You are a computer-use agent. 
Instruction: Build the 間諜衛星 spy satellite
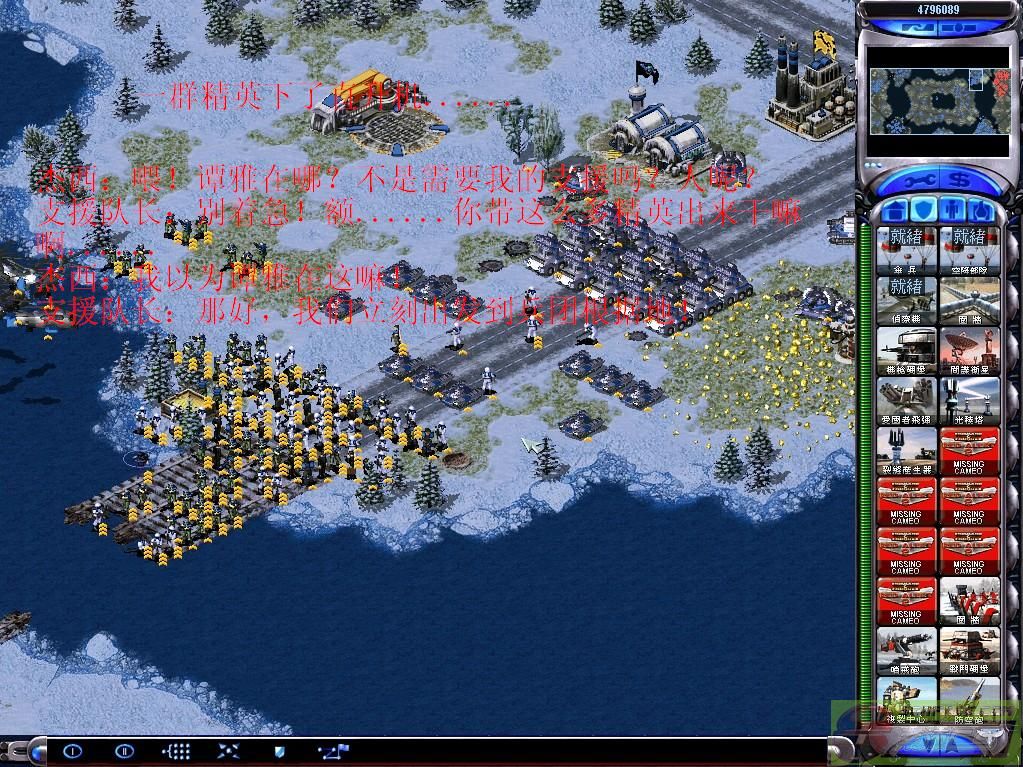pyautogui.click(x=968, y=350)
